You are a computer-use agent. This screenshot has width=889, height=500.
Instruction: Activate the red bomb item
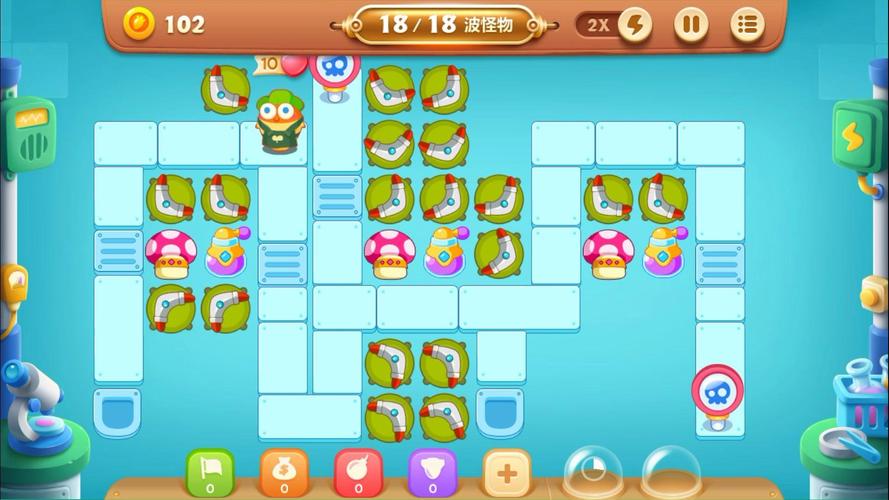pos(358,472)
